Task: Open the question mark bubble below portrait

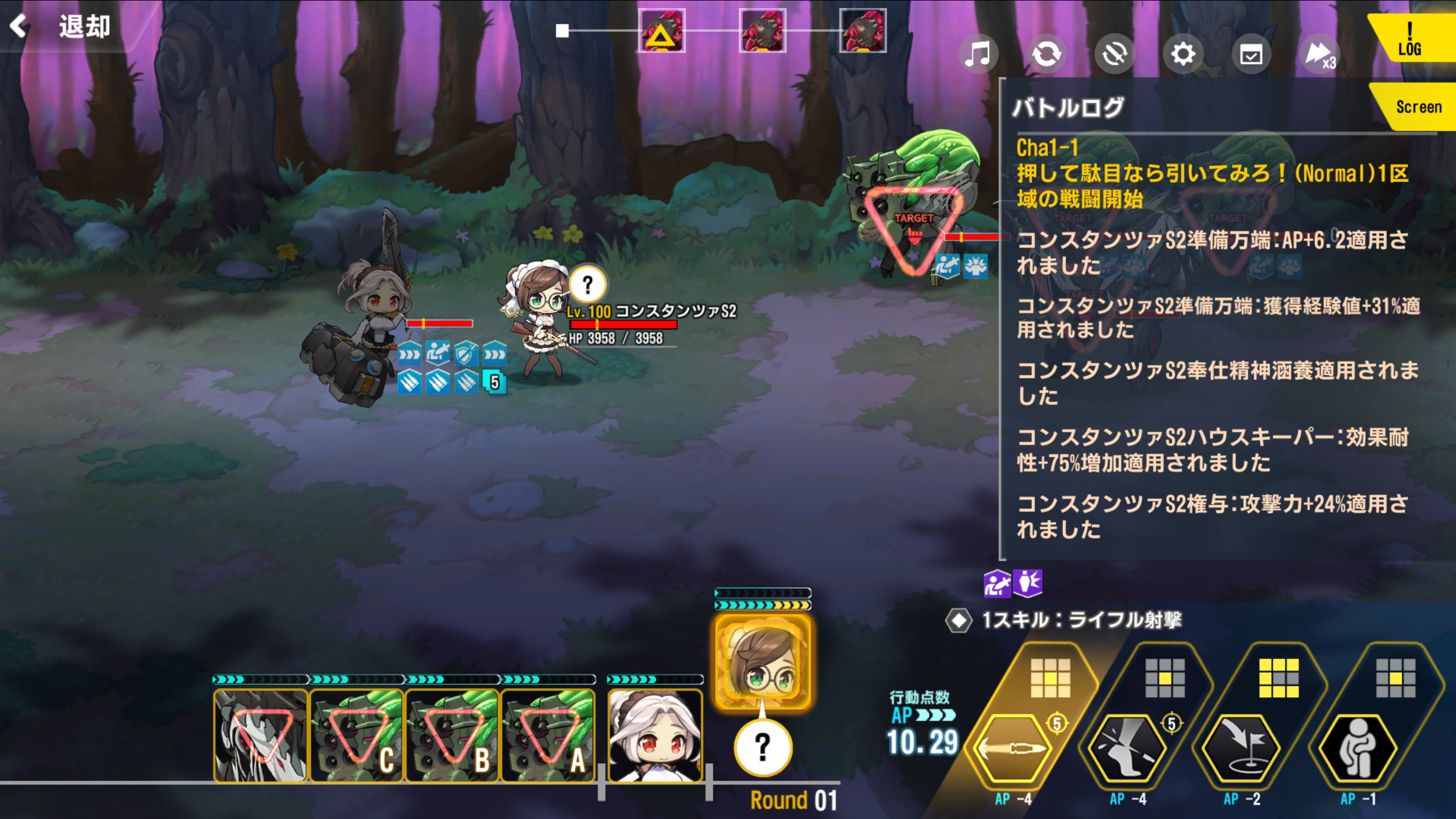Action: point(763,747)
